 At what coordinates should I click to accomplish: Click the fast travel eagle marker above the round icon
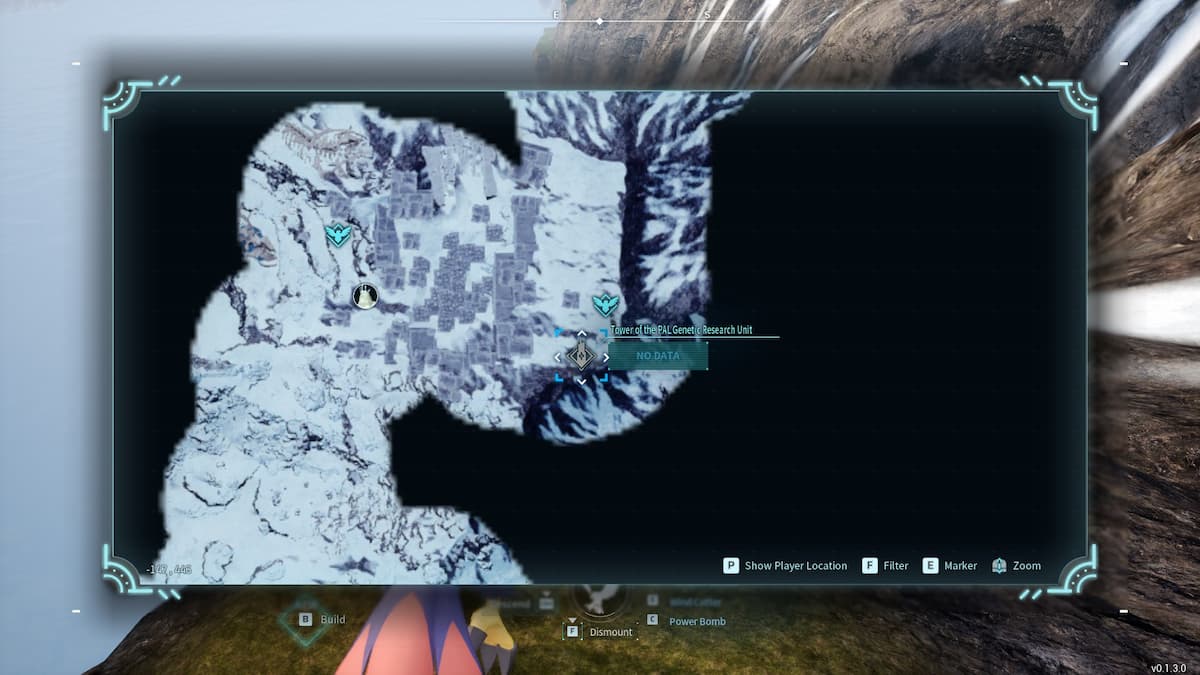[339, 236]
